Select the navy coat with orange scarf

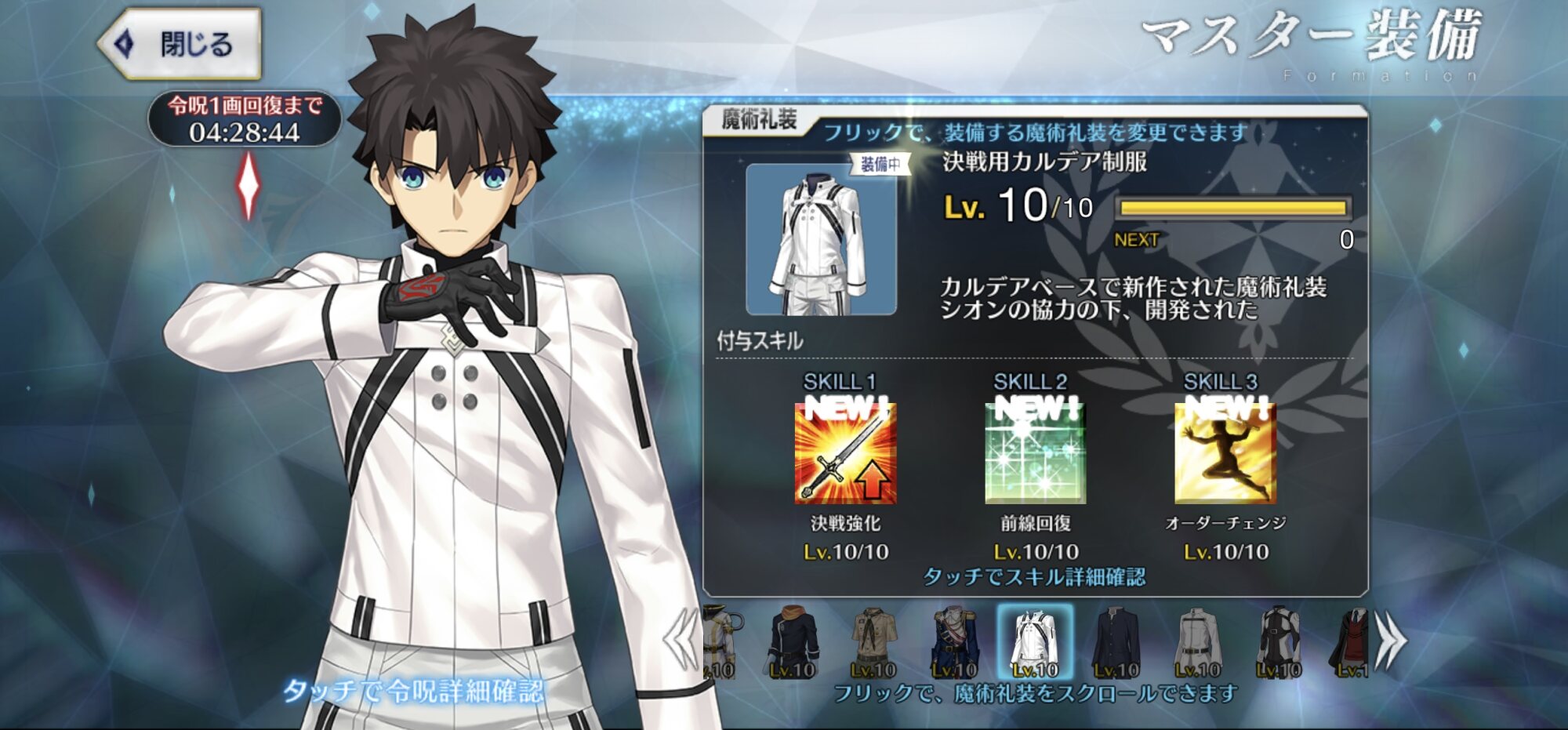(793, 642)
